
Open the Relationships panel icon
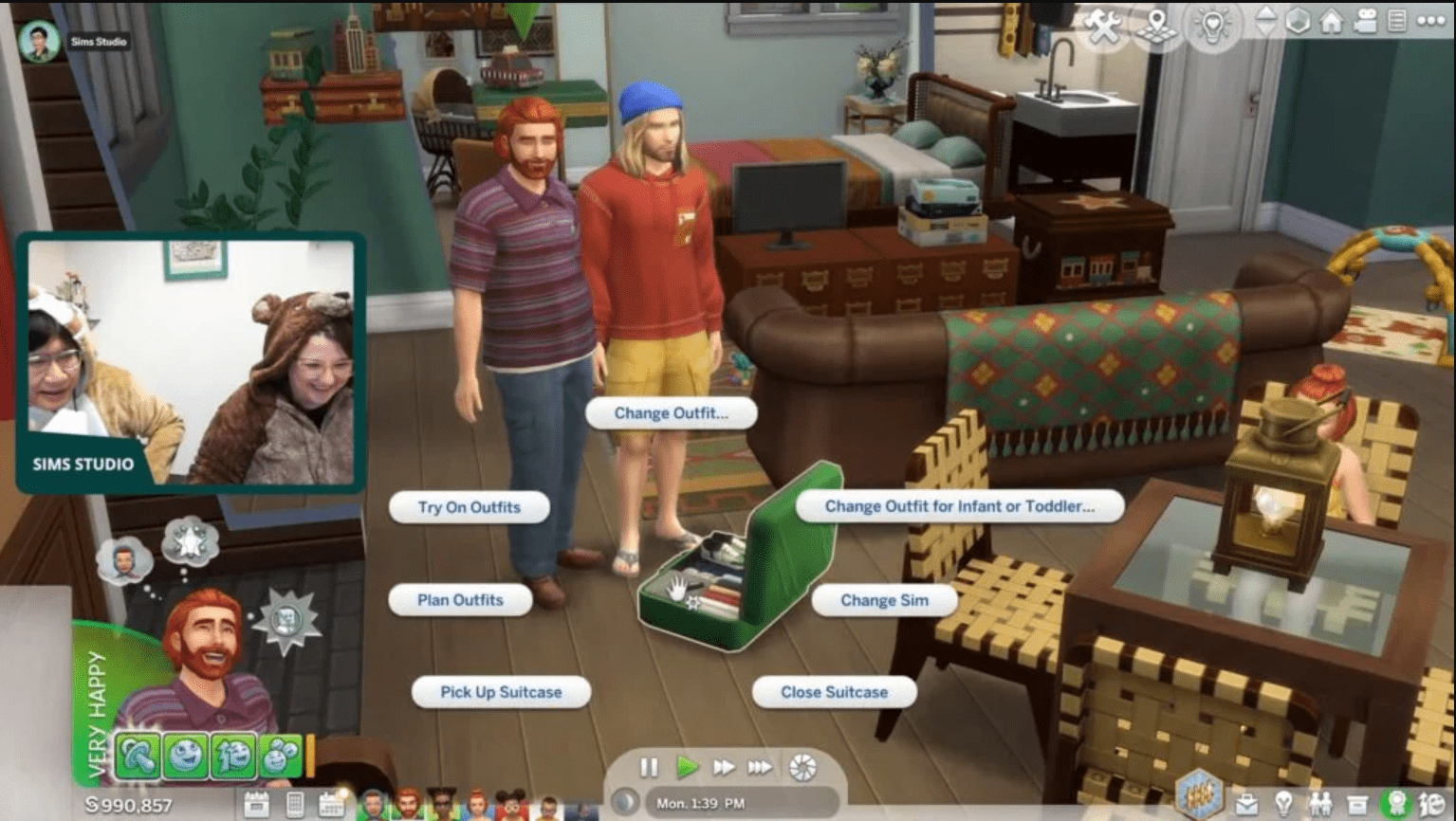click(x=1320, y=803)
